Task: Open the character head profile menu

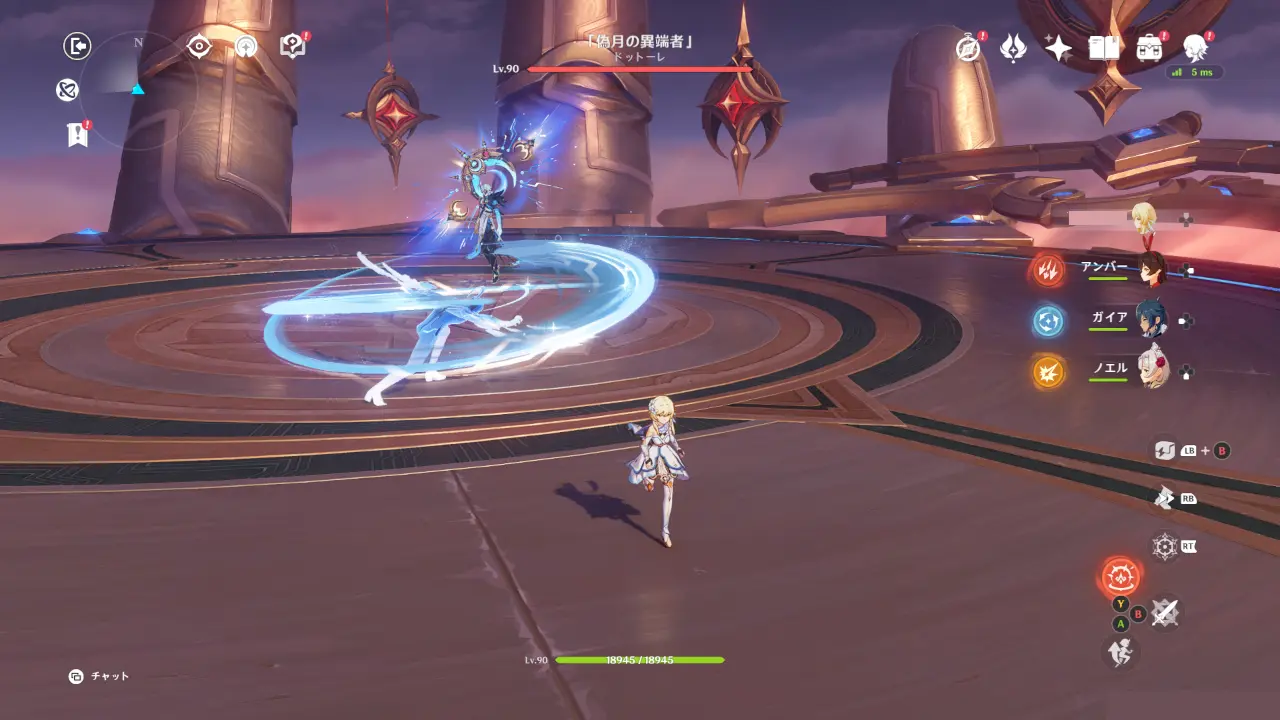Action: pyautogui.click(x=1194, y=46)
